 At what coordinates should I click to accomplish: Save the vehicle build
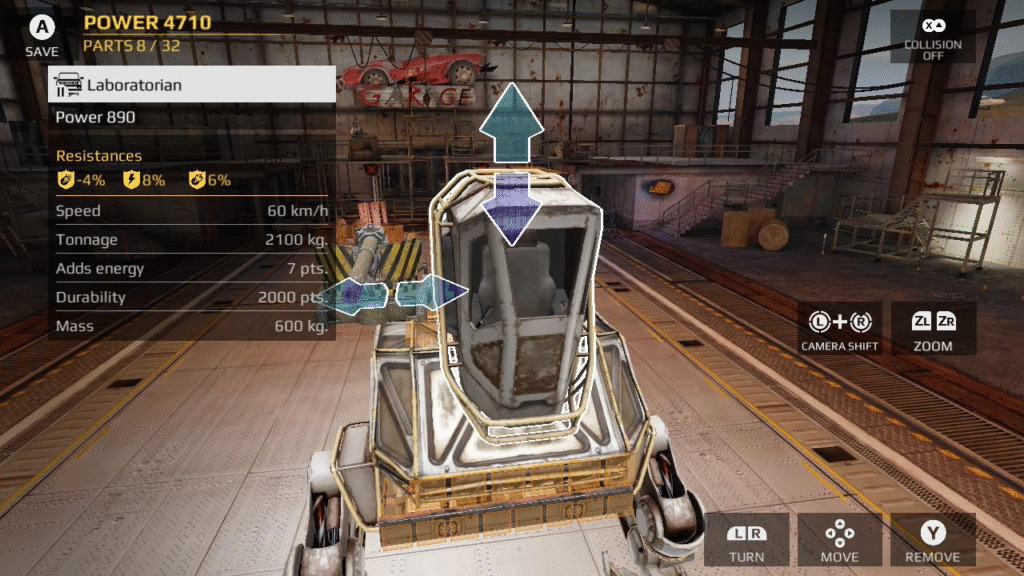click(42, 34)
